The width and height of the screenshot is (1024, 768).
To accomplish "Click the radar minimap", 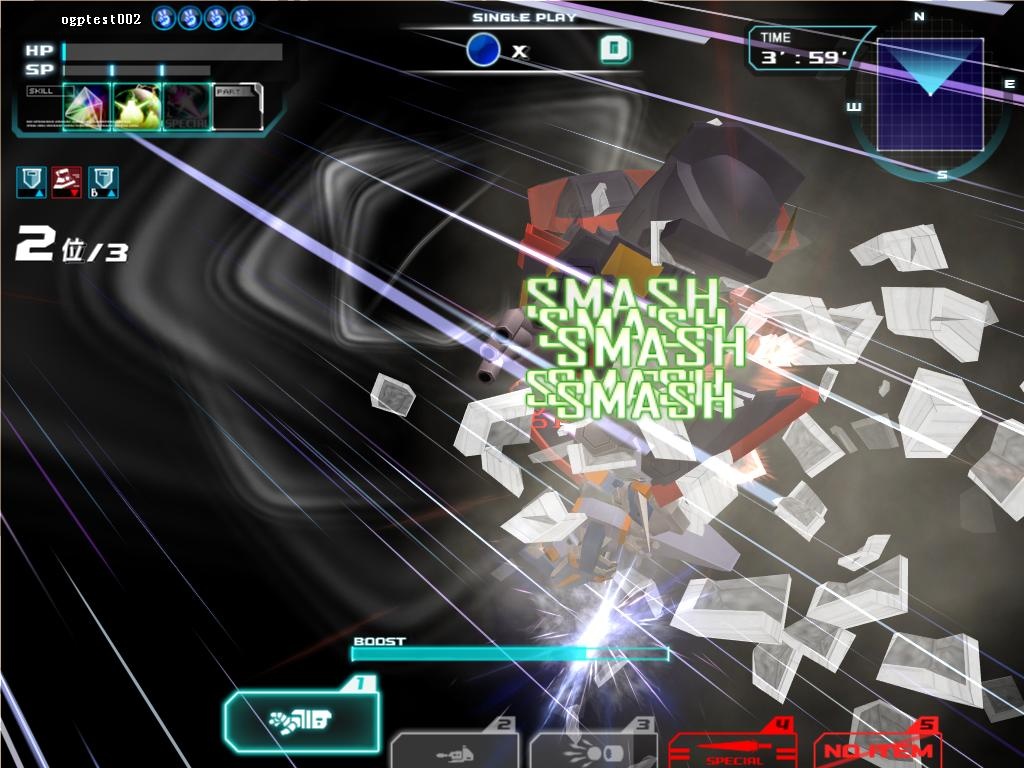I will (x=929, y=97).
